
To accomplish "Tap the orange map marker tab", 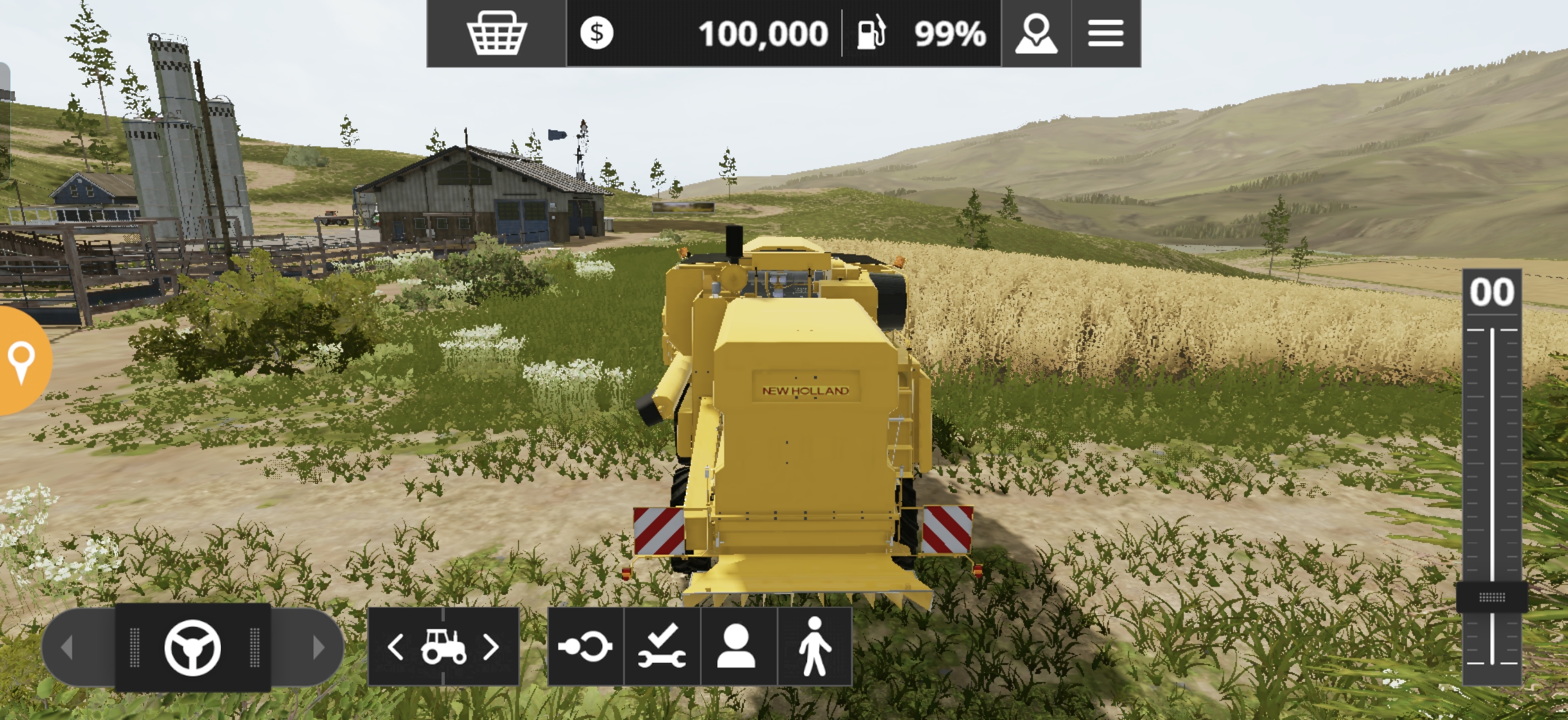I will tap(22, 361).
